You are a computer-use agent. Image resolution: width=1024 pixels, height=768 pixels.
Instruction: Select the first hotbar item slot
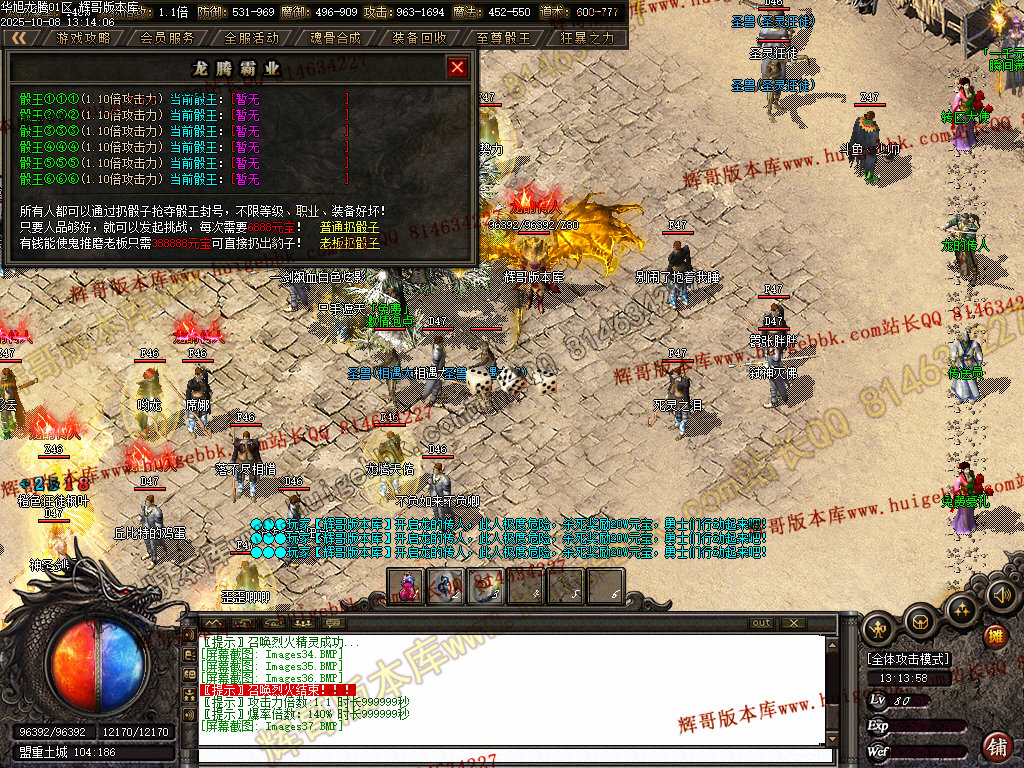click(407, 586)
